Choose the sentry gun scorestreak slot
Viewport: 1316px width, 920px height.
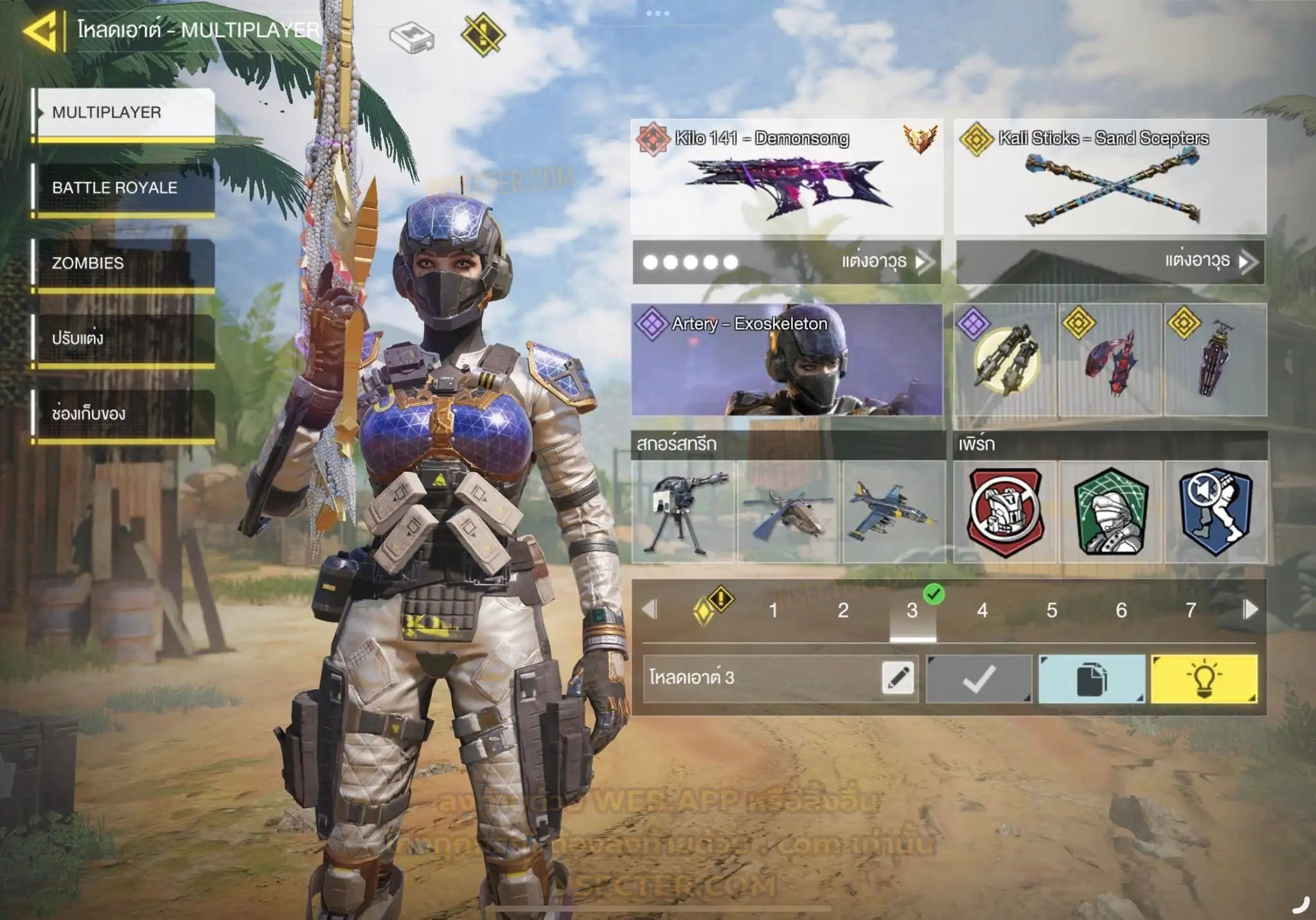click(x=683, y=512)
